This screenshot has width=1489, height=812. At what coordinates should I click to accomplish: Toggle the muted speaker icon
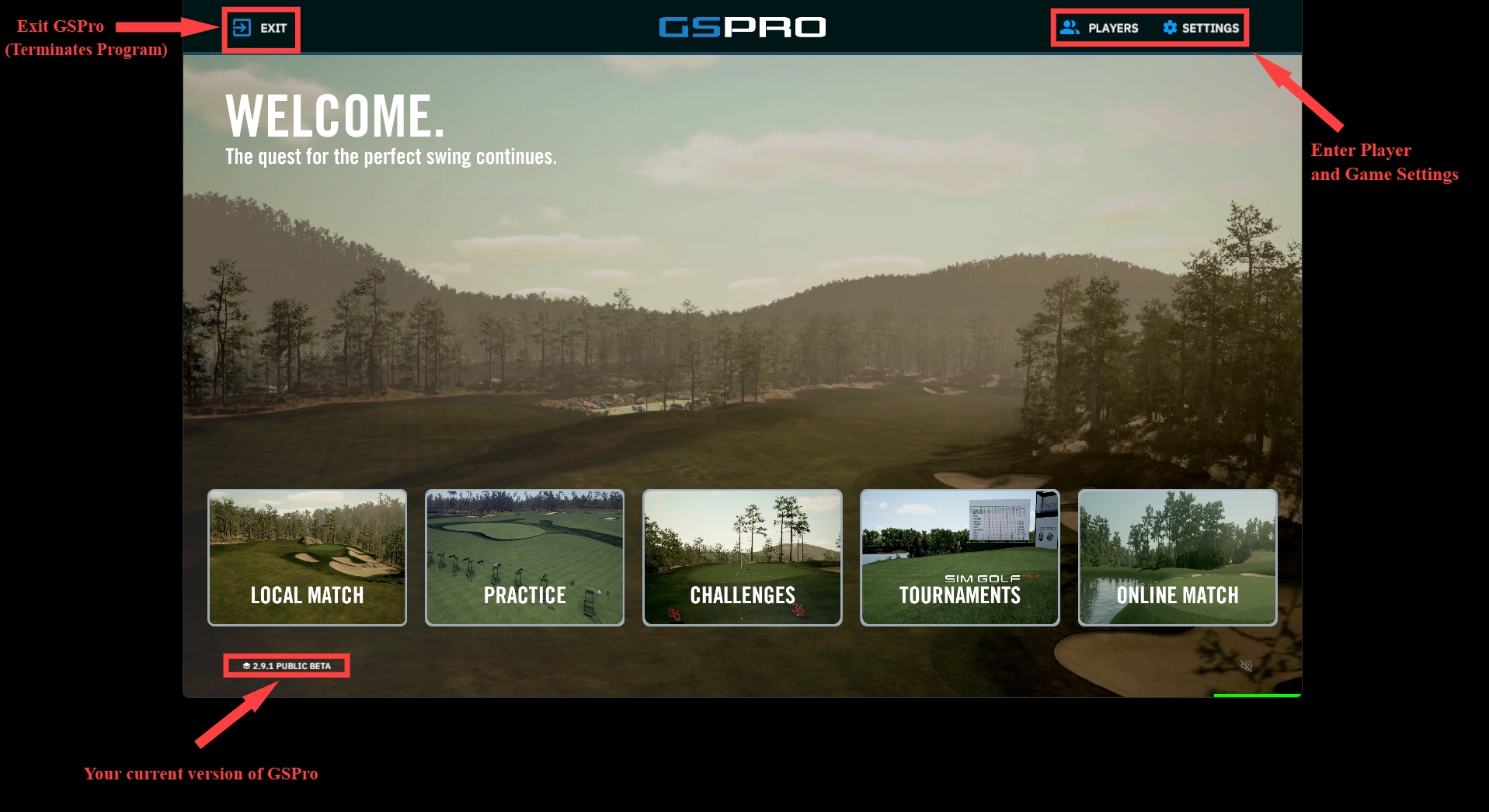point(1246,666)
